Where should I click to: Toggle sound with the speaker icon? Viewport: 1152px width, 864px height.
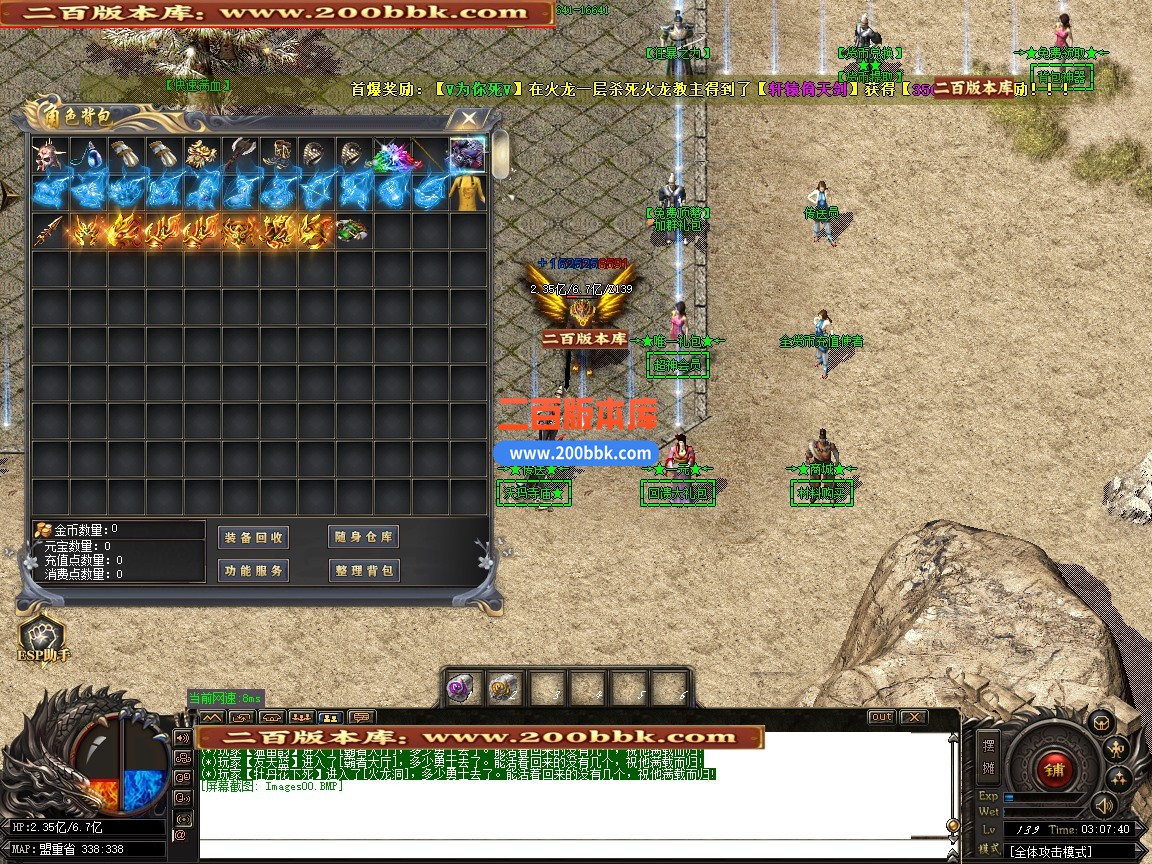pyautogui.click(x=1103, y=805)
